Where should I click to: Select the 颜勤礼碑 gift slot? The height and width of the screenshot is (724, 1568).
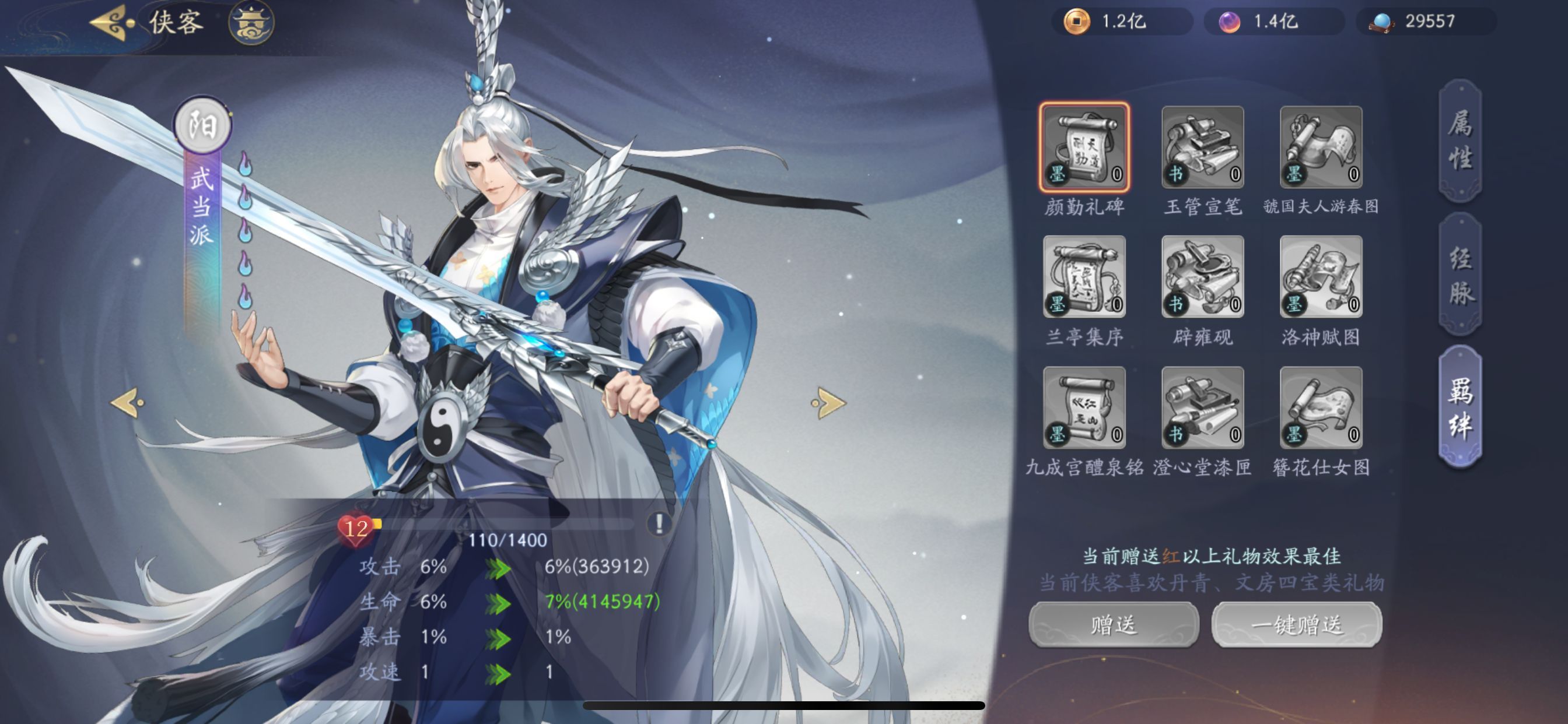[x=1084, y=147]
